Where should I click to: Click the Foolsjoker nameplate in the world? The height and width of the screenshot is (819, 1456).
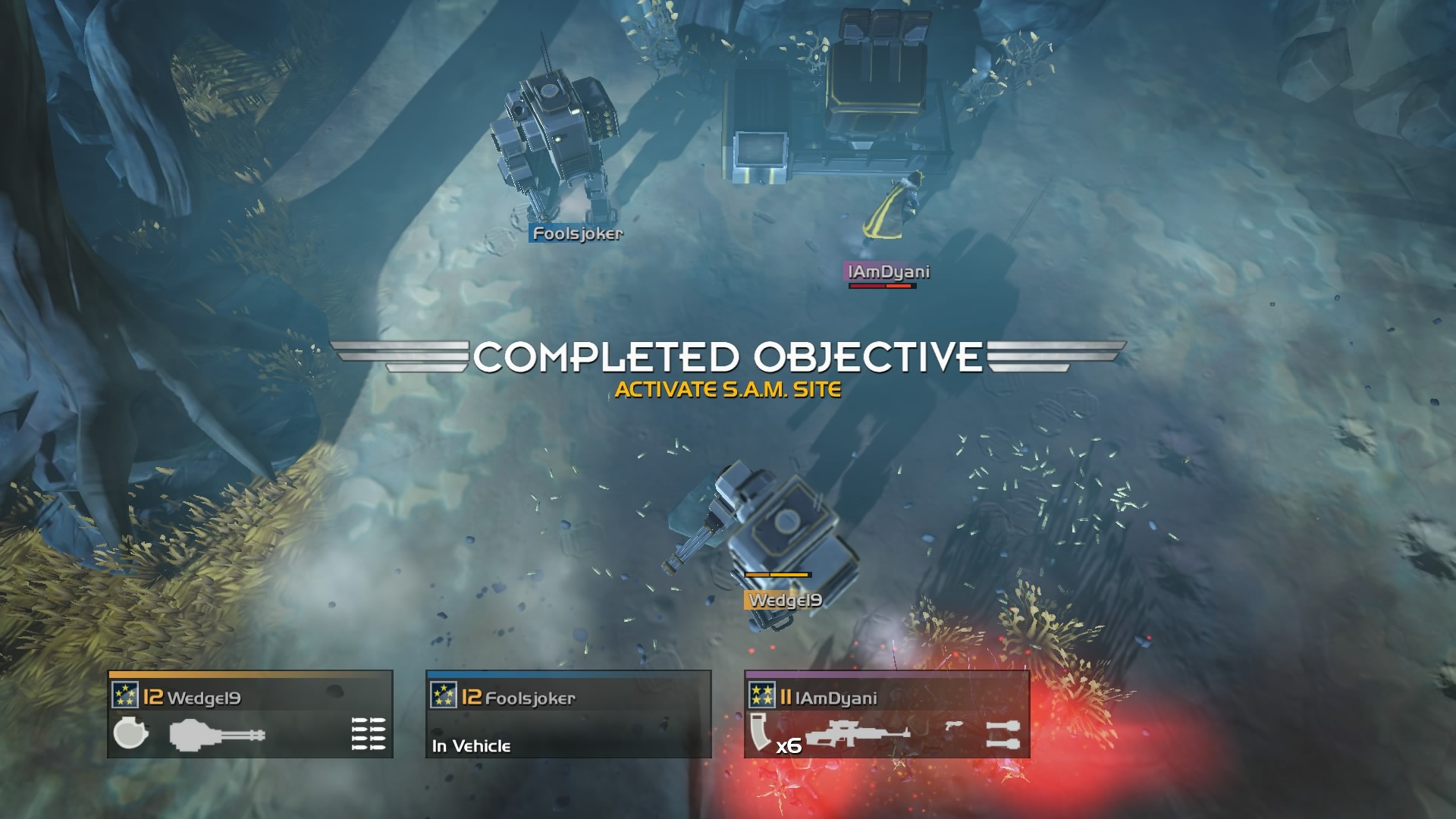(x=578, y=235)
